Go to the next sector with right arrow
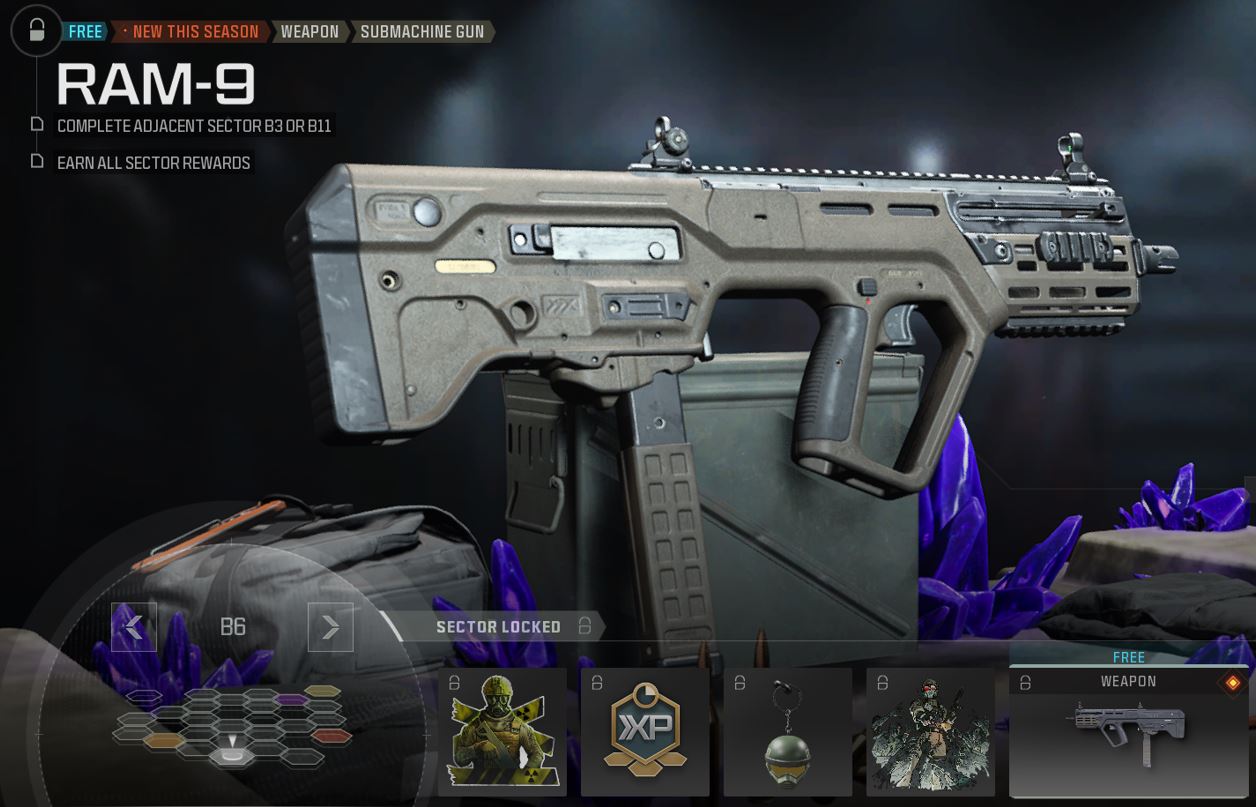 click(x=330, y=627)
